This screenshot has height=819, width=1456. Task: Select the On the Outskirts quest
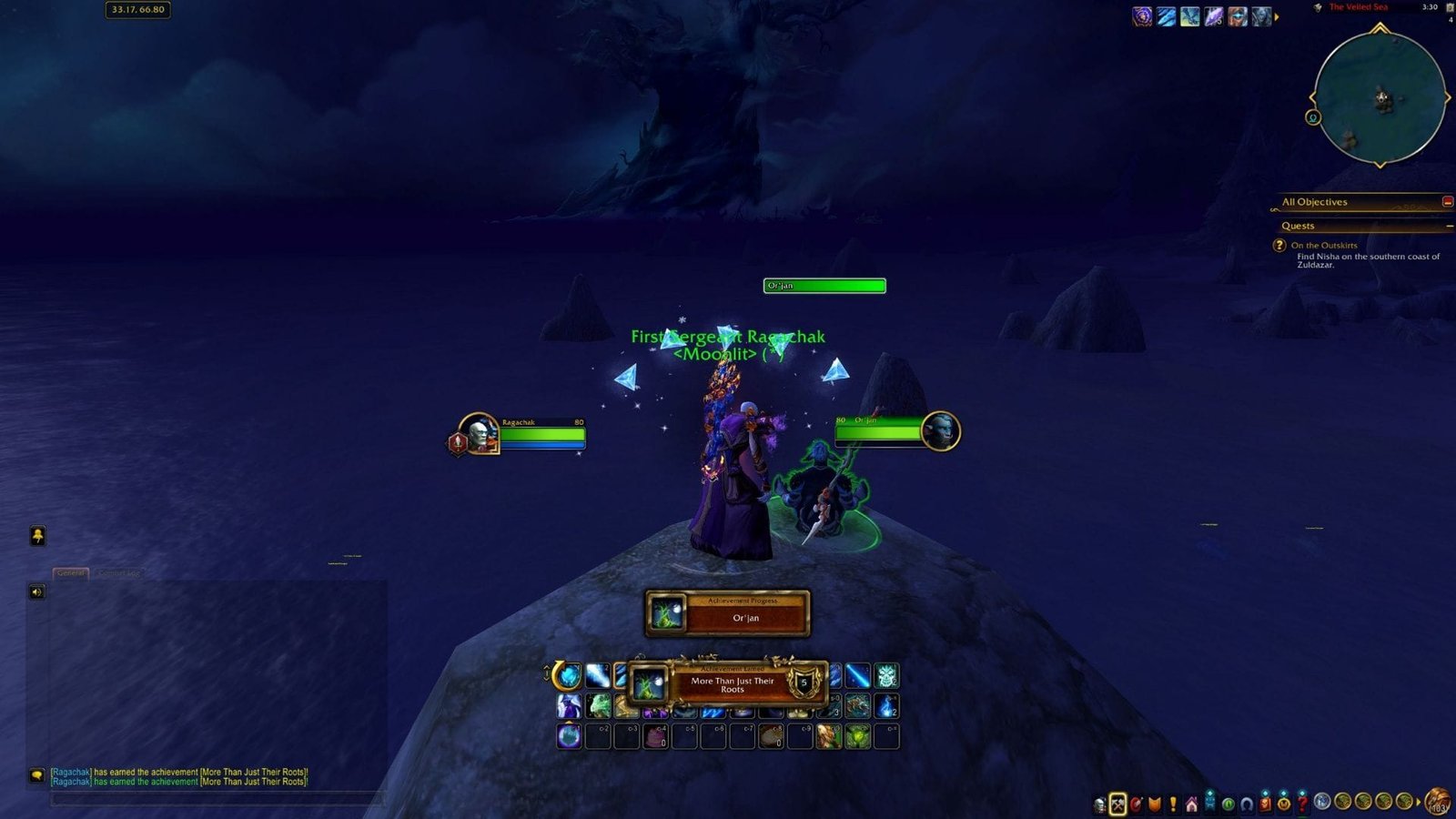point(1324,245)
